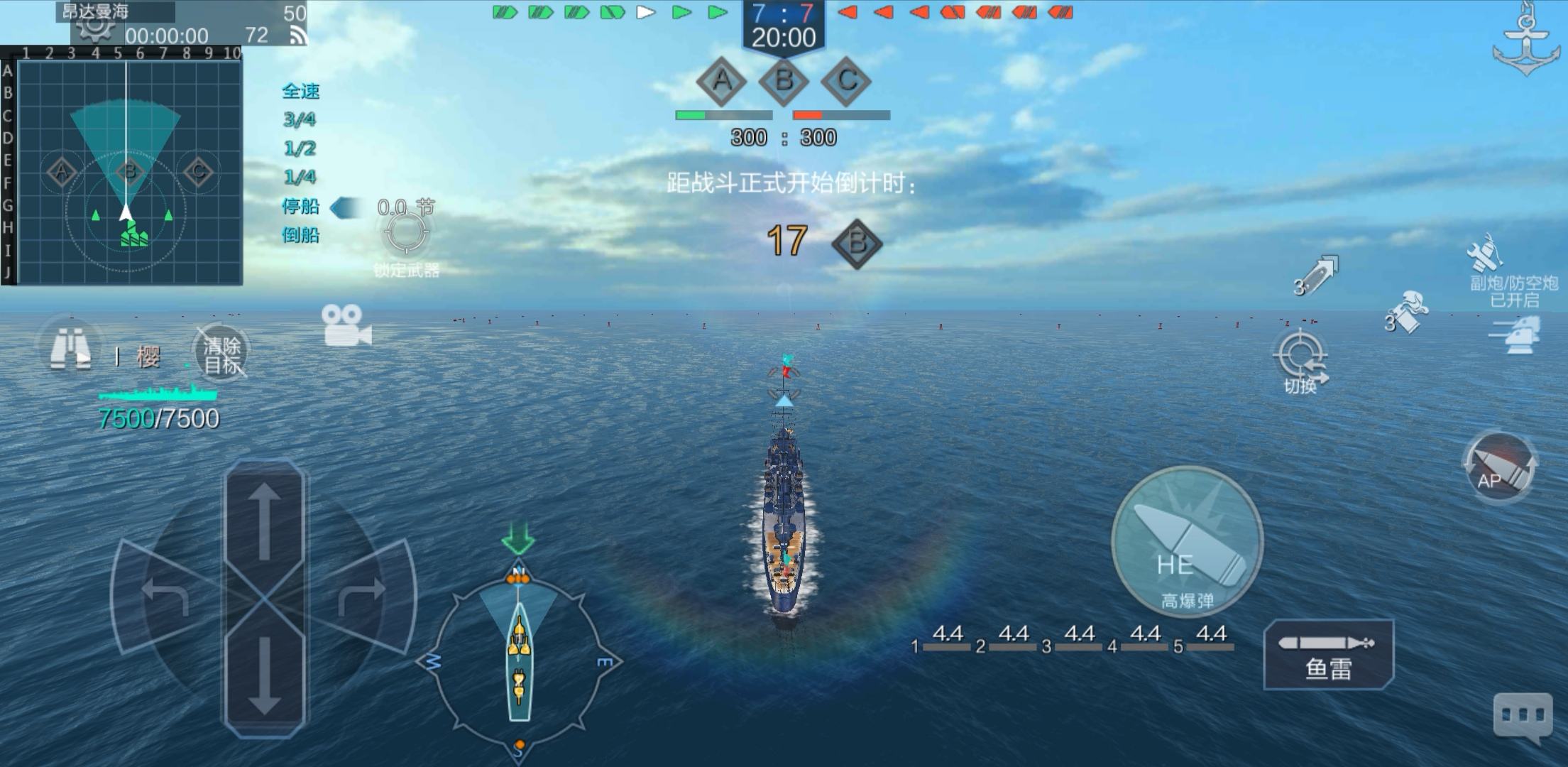Image resolution: width=1568 pixels, height=767 pixels.
Task: Choose 1/2 throttle speed
Action: [300, 148]
